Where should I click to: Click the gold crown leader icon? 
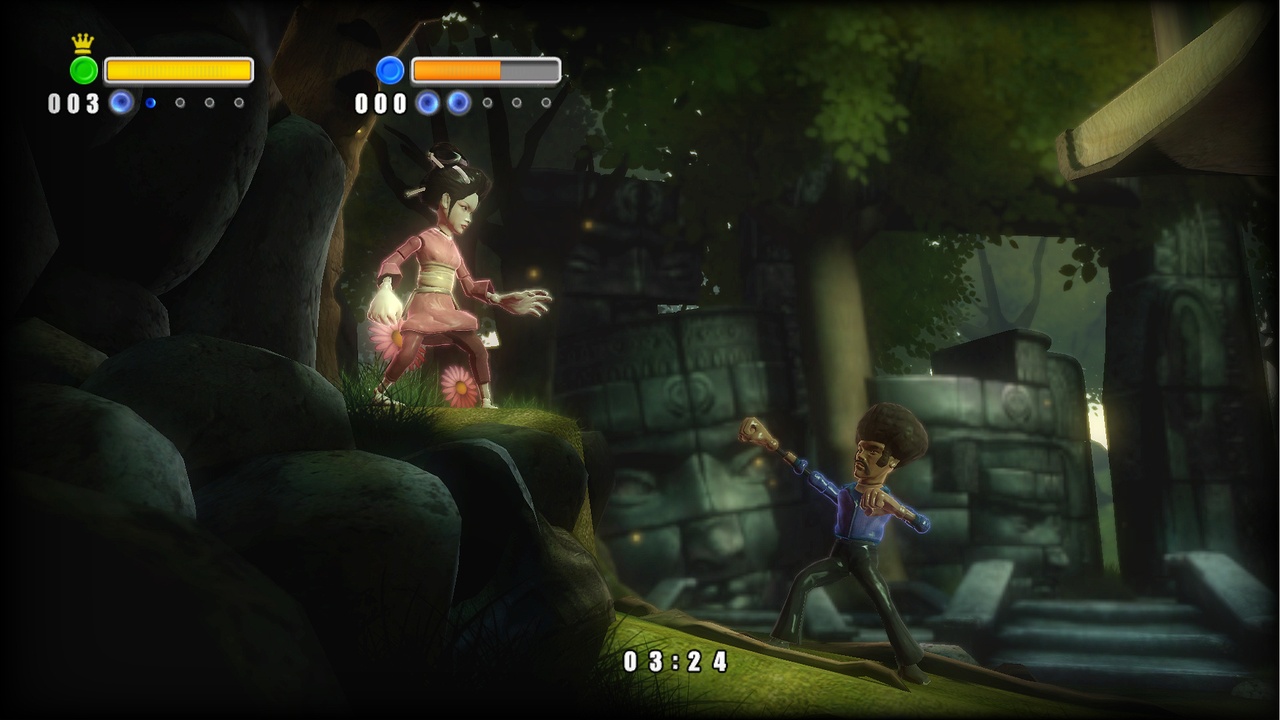83,43
